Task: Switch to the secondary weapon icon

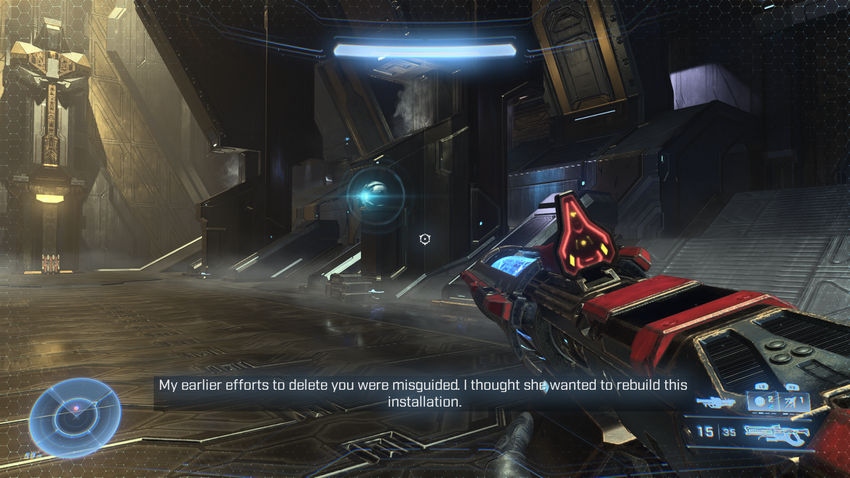Action: [716, 402]
